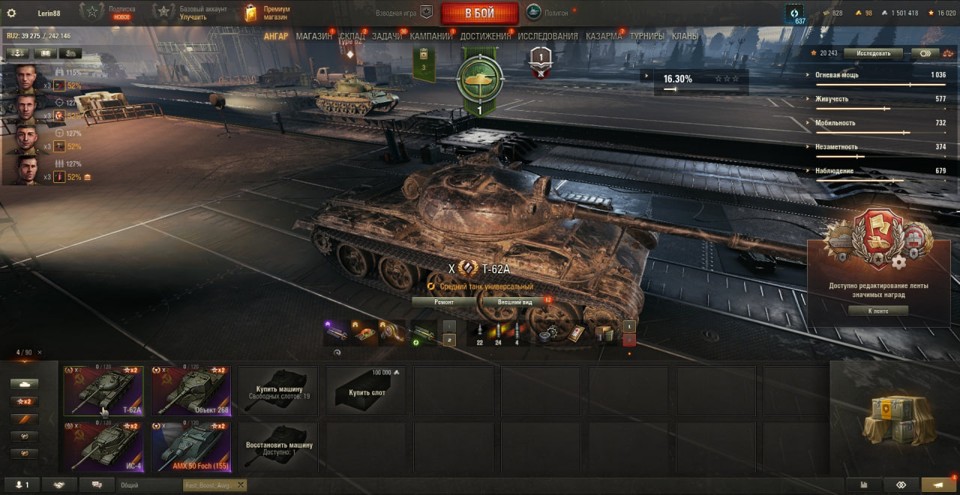Click the Исследовать research button
The image size is (960, 495).
(x=873, y=53)
